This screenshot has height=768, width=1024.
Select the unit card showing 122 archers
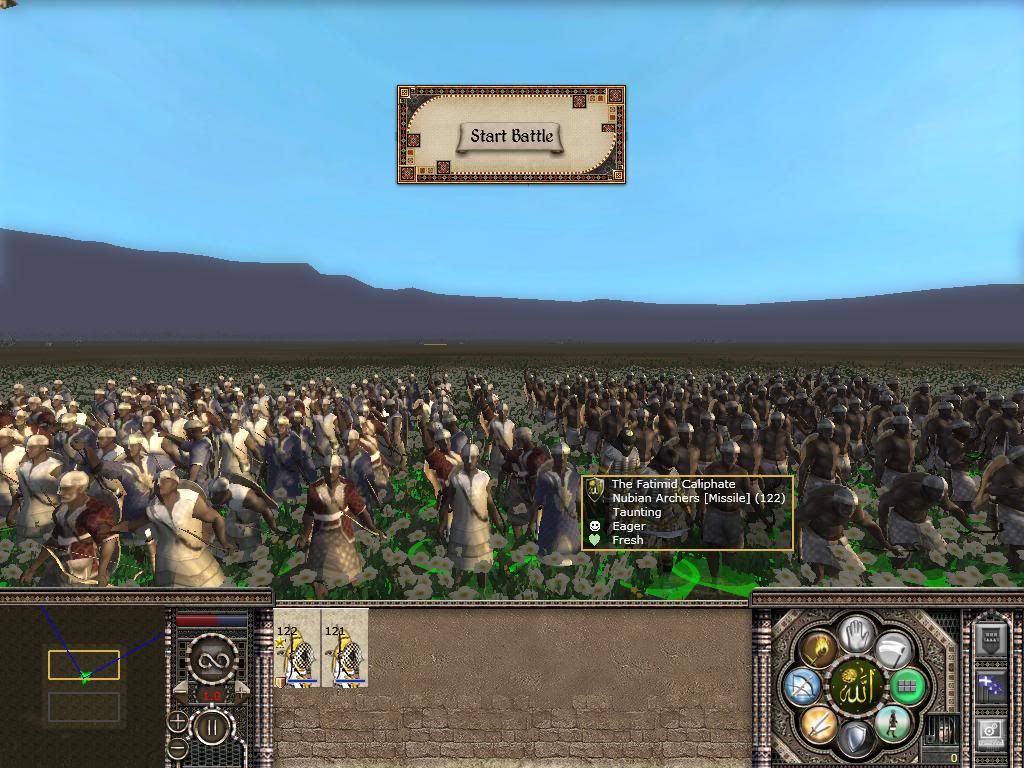point(297,649)
